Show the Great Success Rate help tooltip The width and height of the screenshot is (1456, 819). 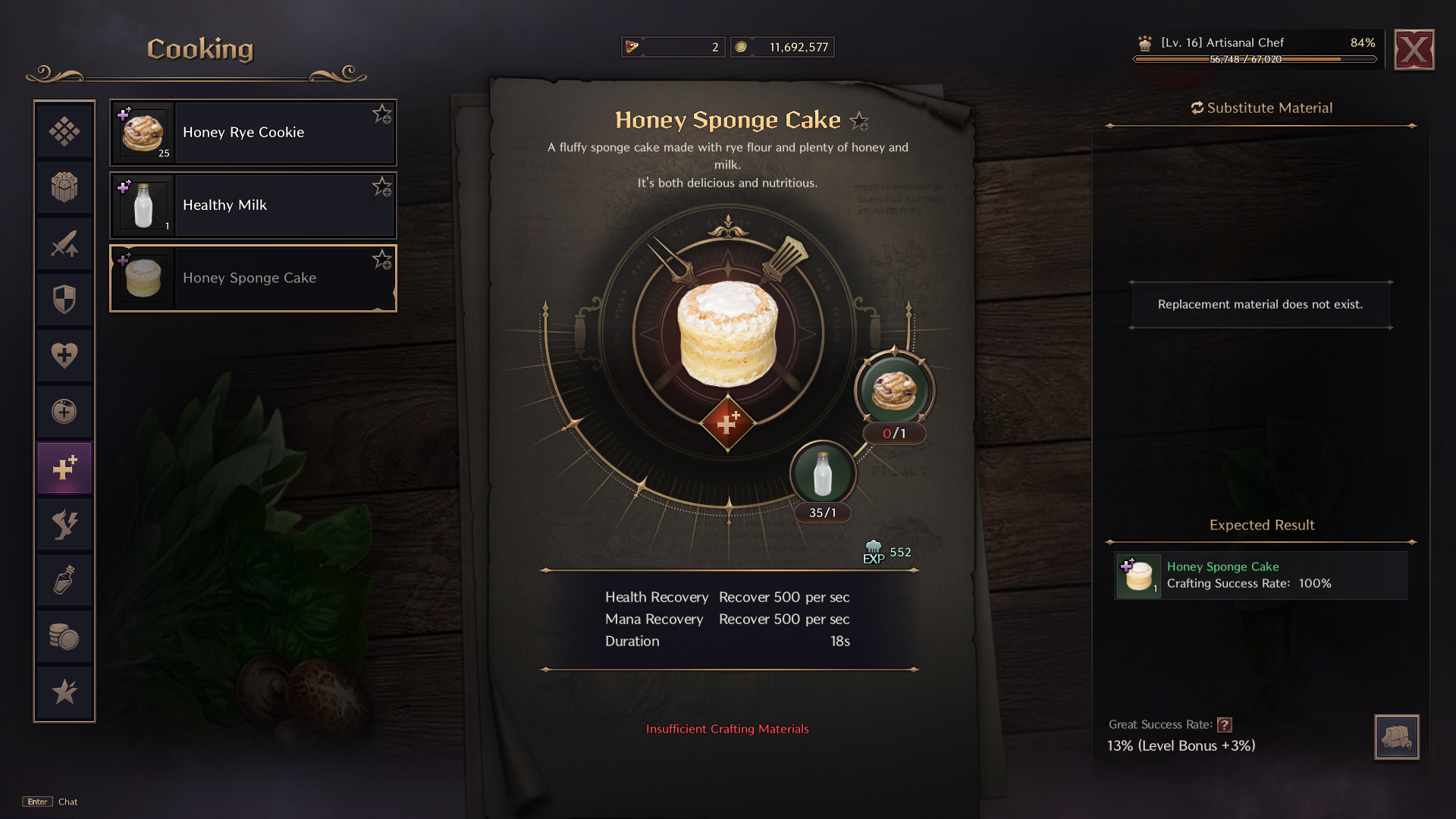tap(1225, 725)
